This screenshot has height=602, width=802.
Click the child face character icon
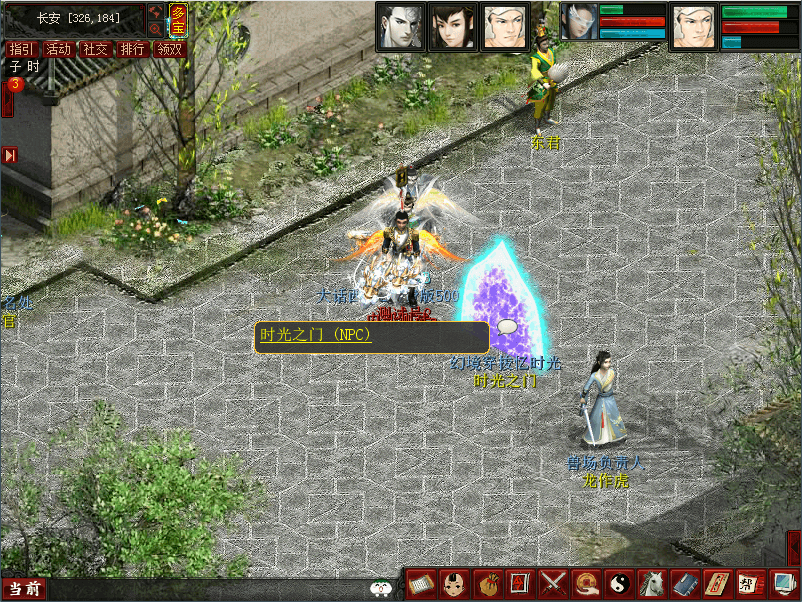click(453, 583)
